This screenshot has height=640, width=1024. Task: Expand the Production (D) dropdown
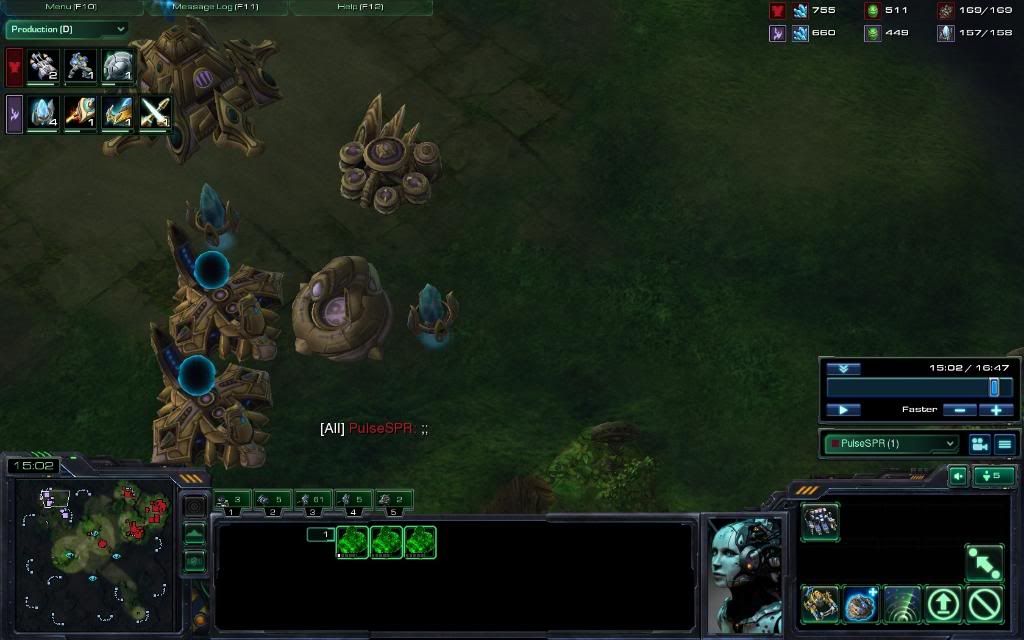click(x=67, y=30)
